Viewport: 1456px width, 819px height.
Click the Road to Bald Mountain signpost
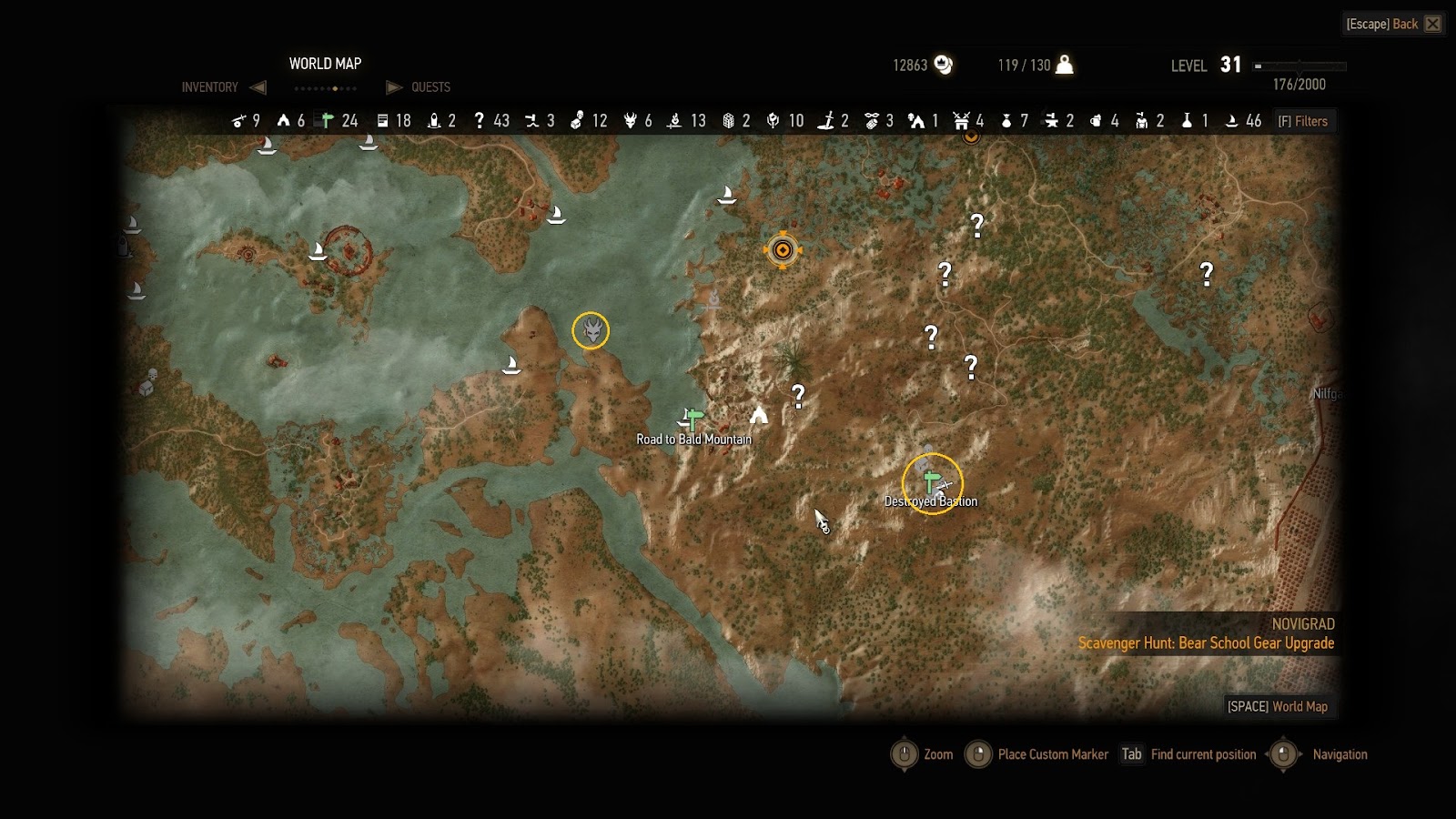click(x=693, y=420)
